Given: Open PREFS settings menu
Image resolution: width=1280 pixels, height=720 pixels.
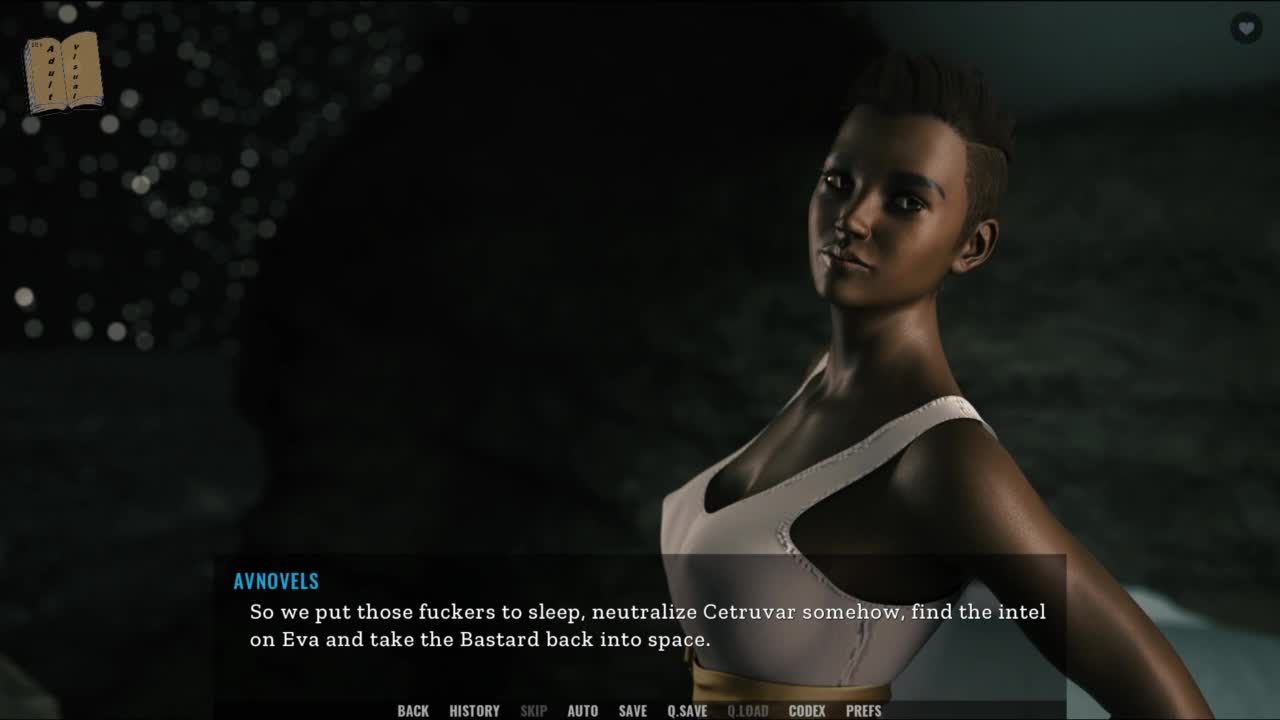Looking at the screenshot, I should pyautogui.click(x=864, y=711).
